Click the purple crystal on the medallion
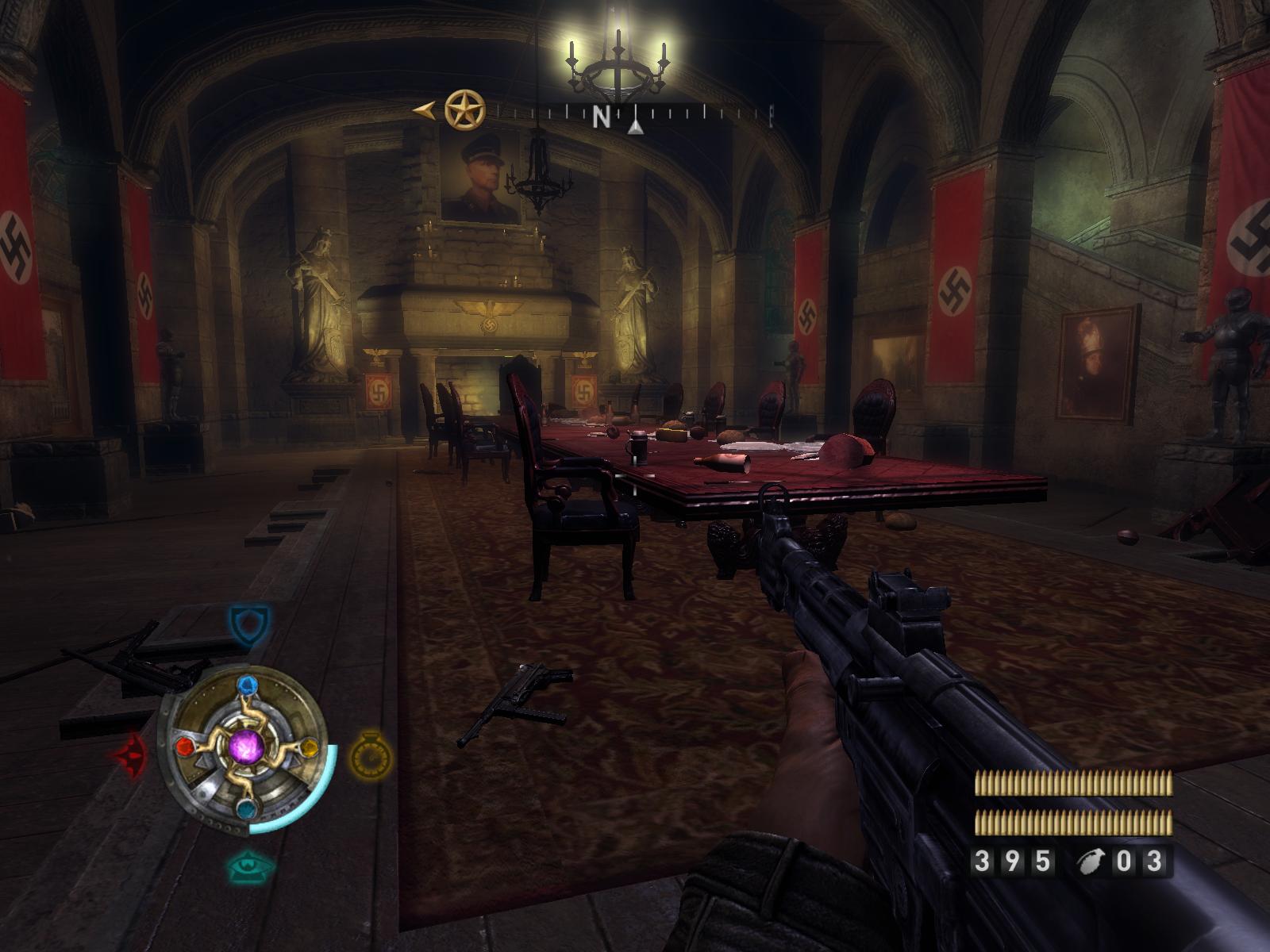This screenshot has height=952, width=1270. pos(247,747)
